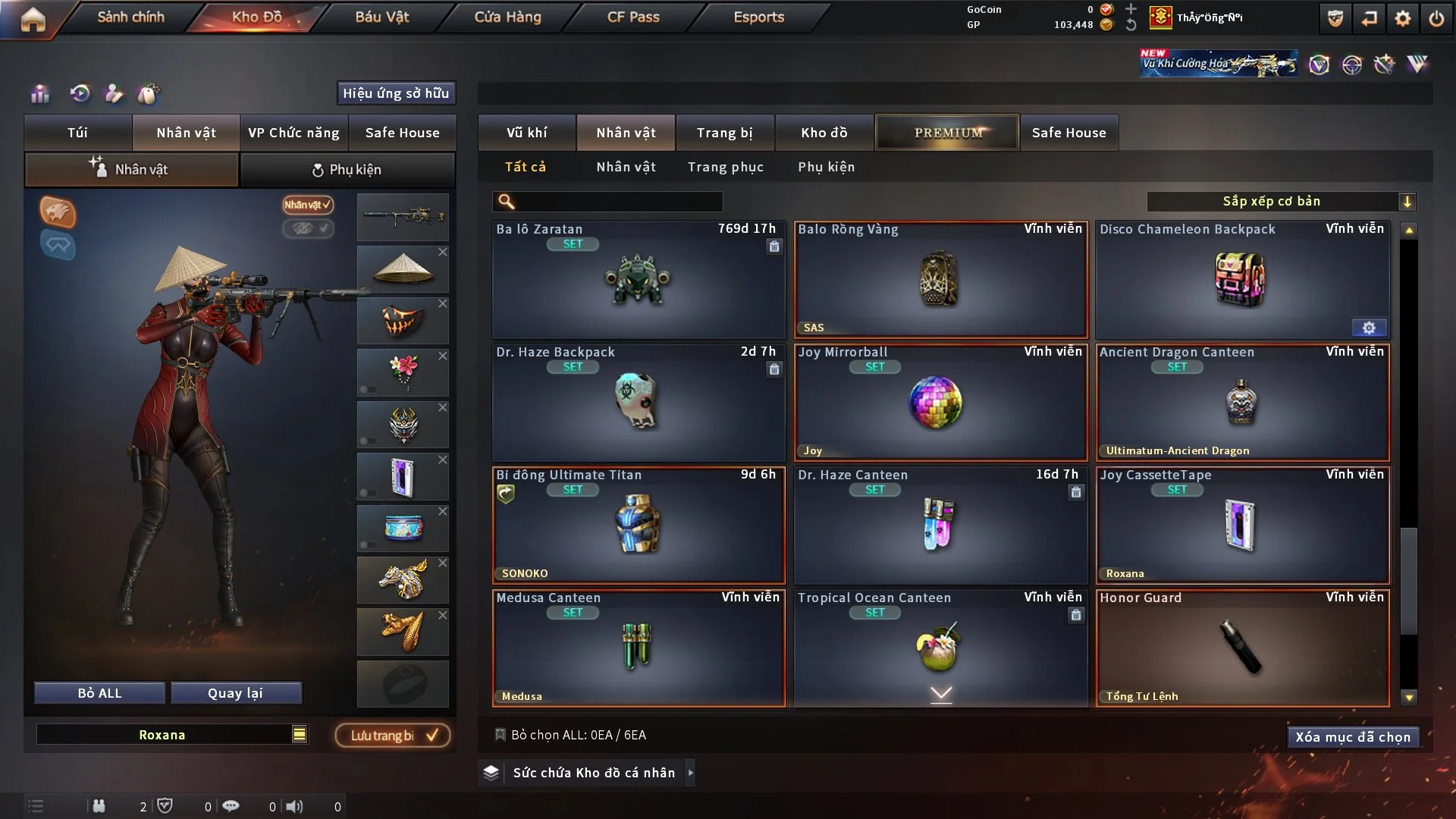Image resolution: width=1456 pixels, height=819 pixels.
Task: Click the inventory search field
Action: point(618,201)
